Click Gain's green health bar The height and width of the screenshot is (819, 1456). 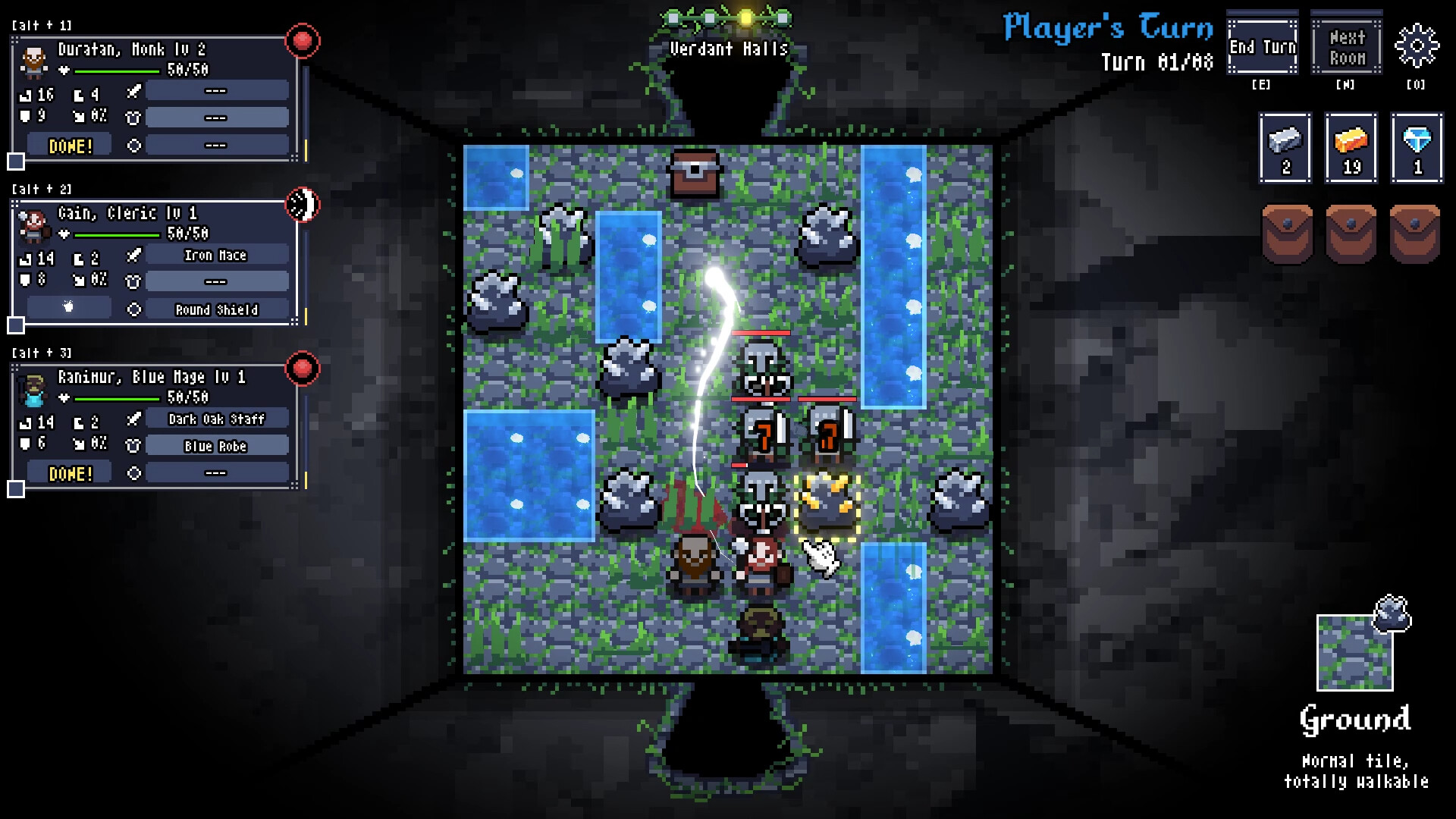(x=114, y=234)
